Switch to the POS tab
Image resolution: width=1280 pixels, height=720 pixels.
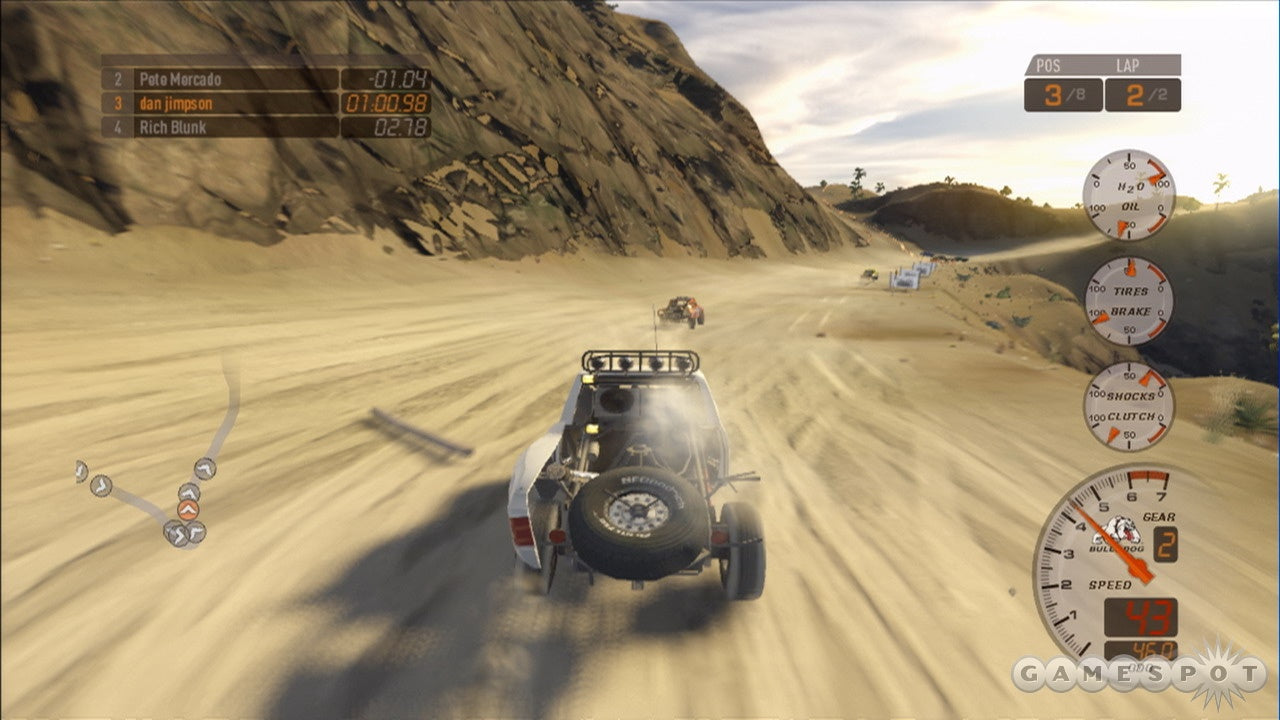[1050, 63]
